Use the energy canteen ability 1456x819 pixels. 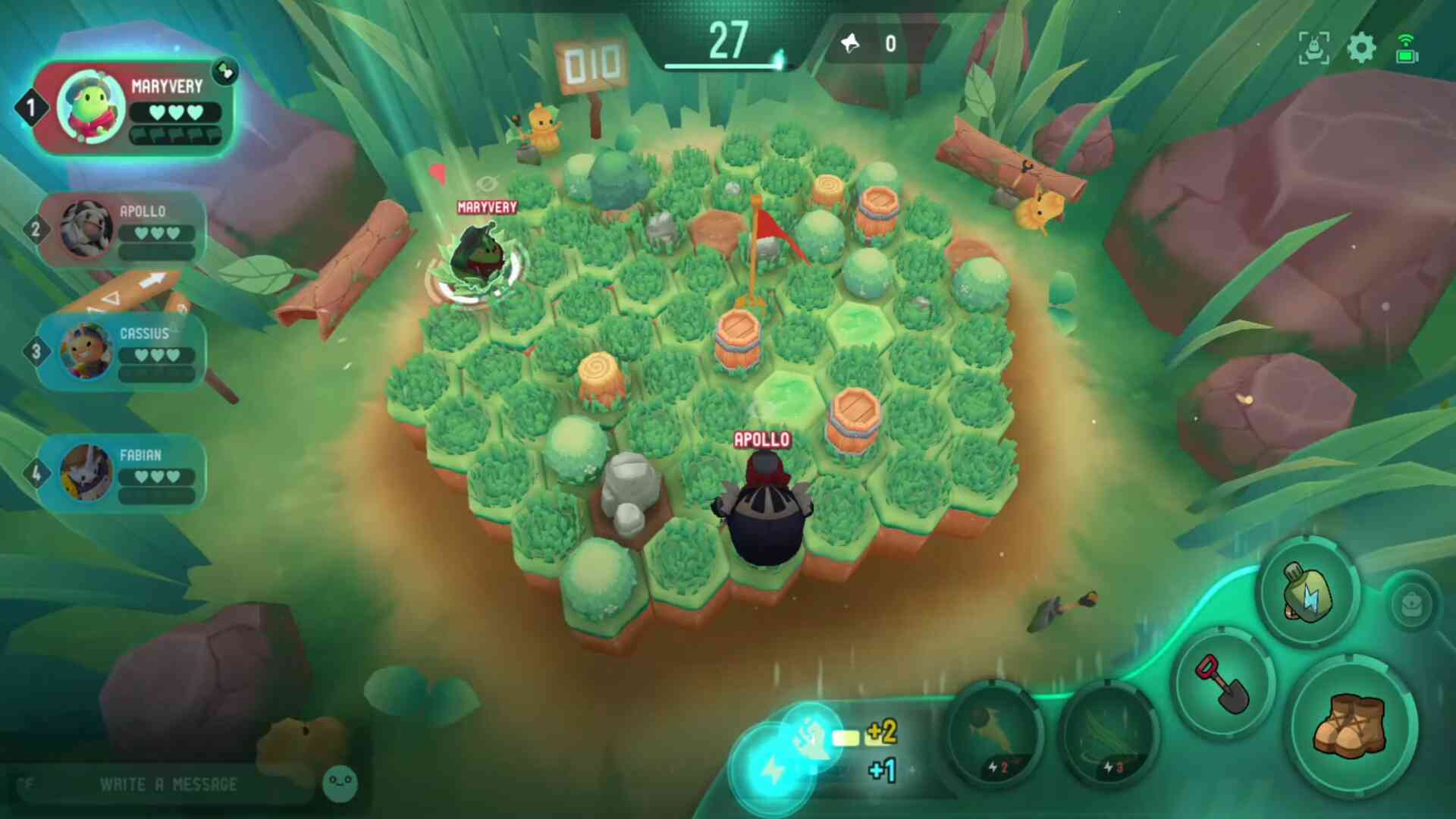pos(1307,592)
